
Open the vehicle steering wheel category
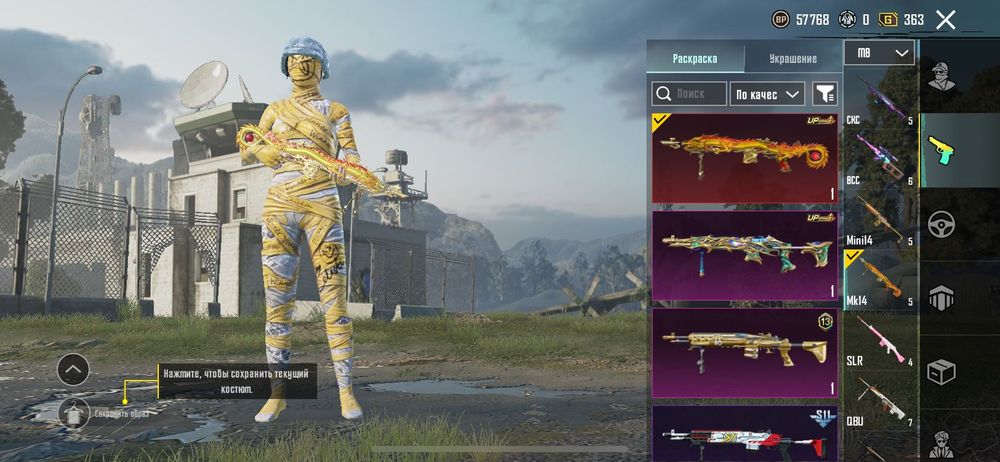pos(941,224)
